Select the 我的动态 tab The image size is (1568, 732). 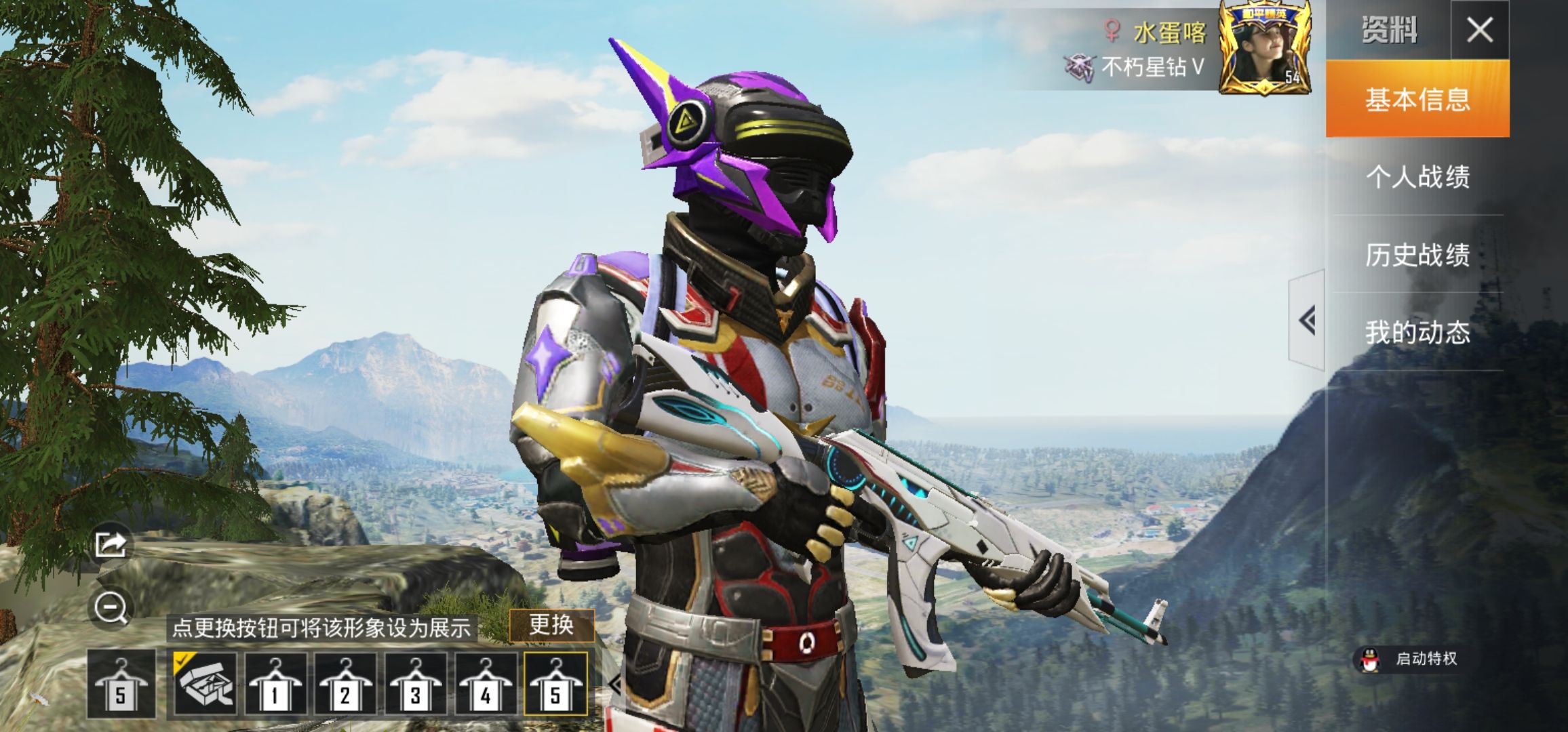[x=1417, y=332]
